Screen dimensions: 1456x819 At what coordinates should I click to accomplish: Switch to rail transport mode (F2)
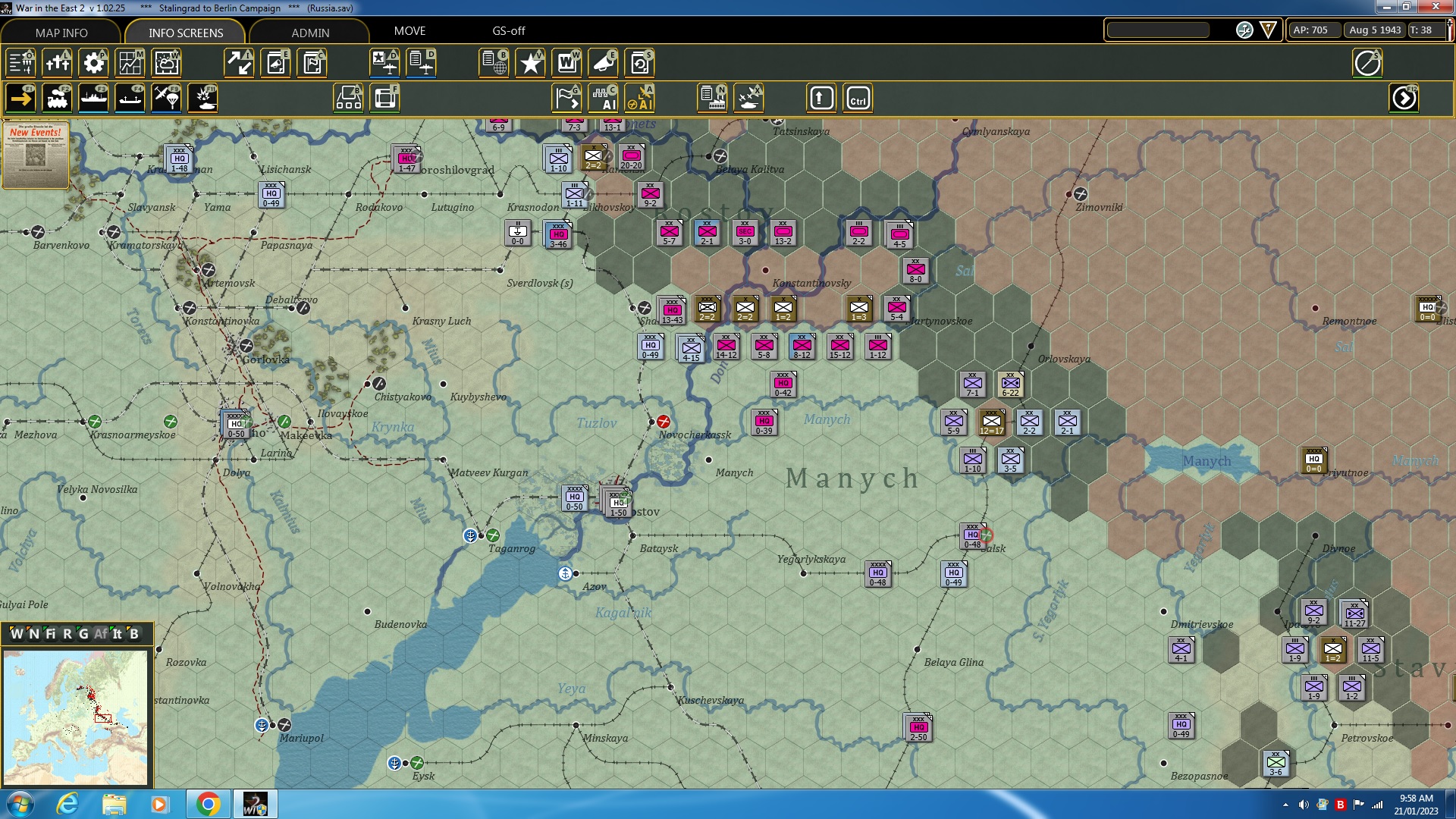(x=57, y=98)
